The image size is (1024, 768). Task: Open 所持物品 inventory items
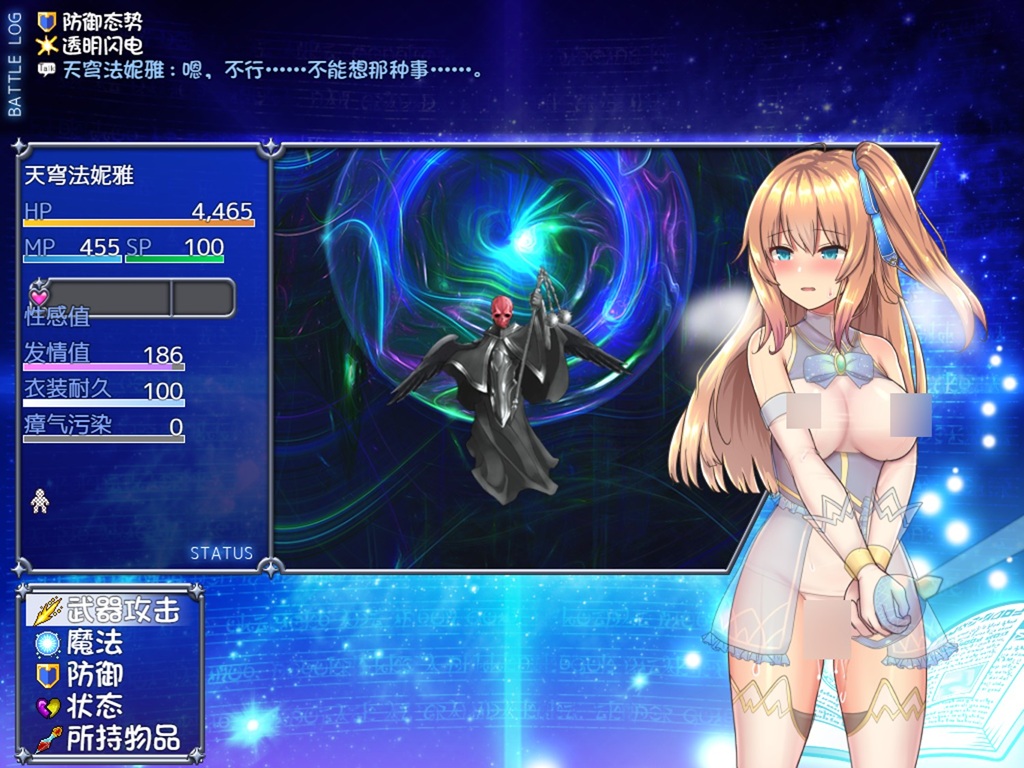click(110, 739)
